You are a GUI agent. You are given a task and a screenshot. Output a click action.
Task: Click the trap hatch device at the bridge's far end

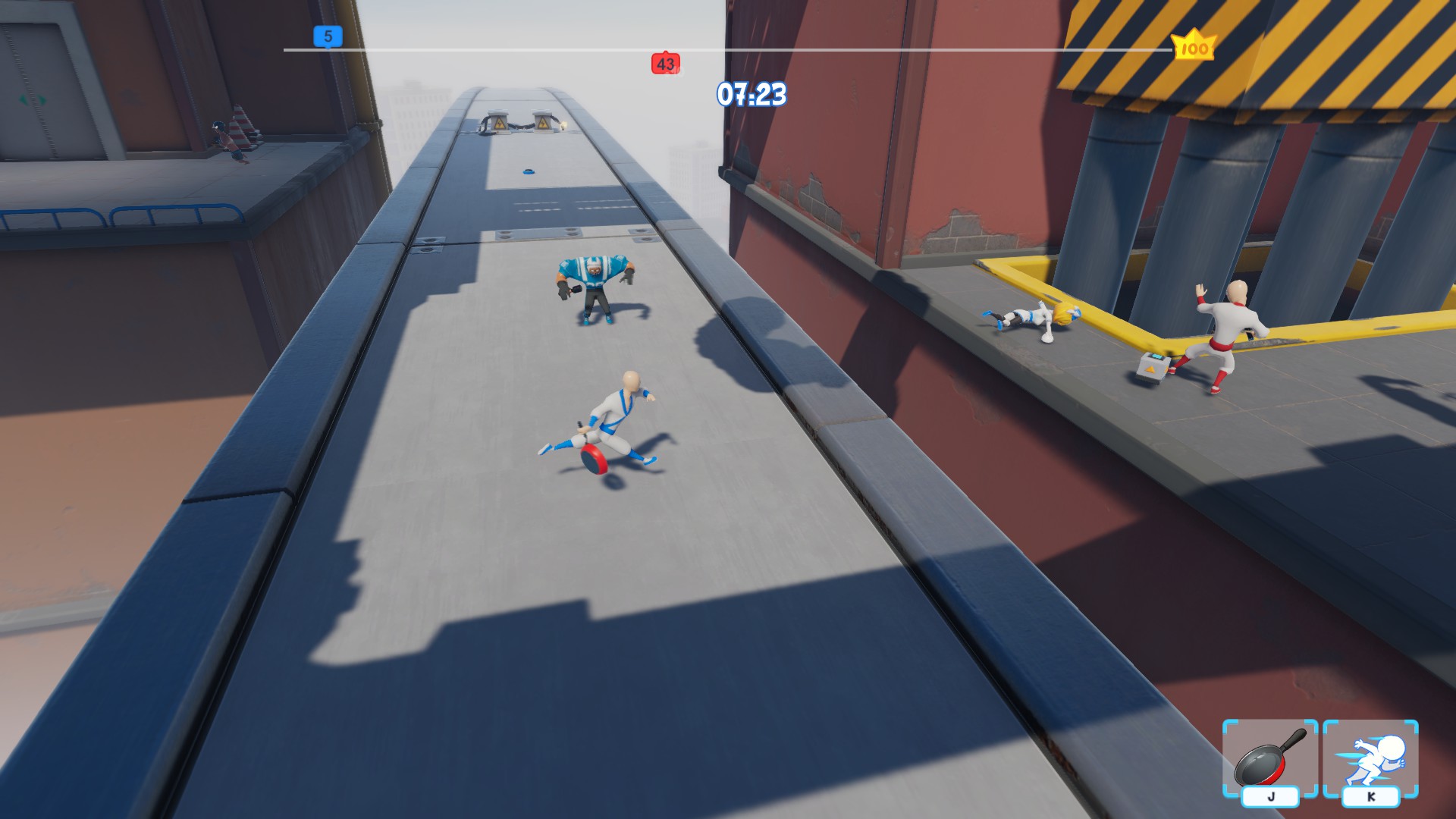coord(520,123)
